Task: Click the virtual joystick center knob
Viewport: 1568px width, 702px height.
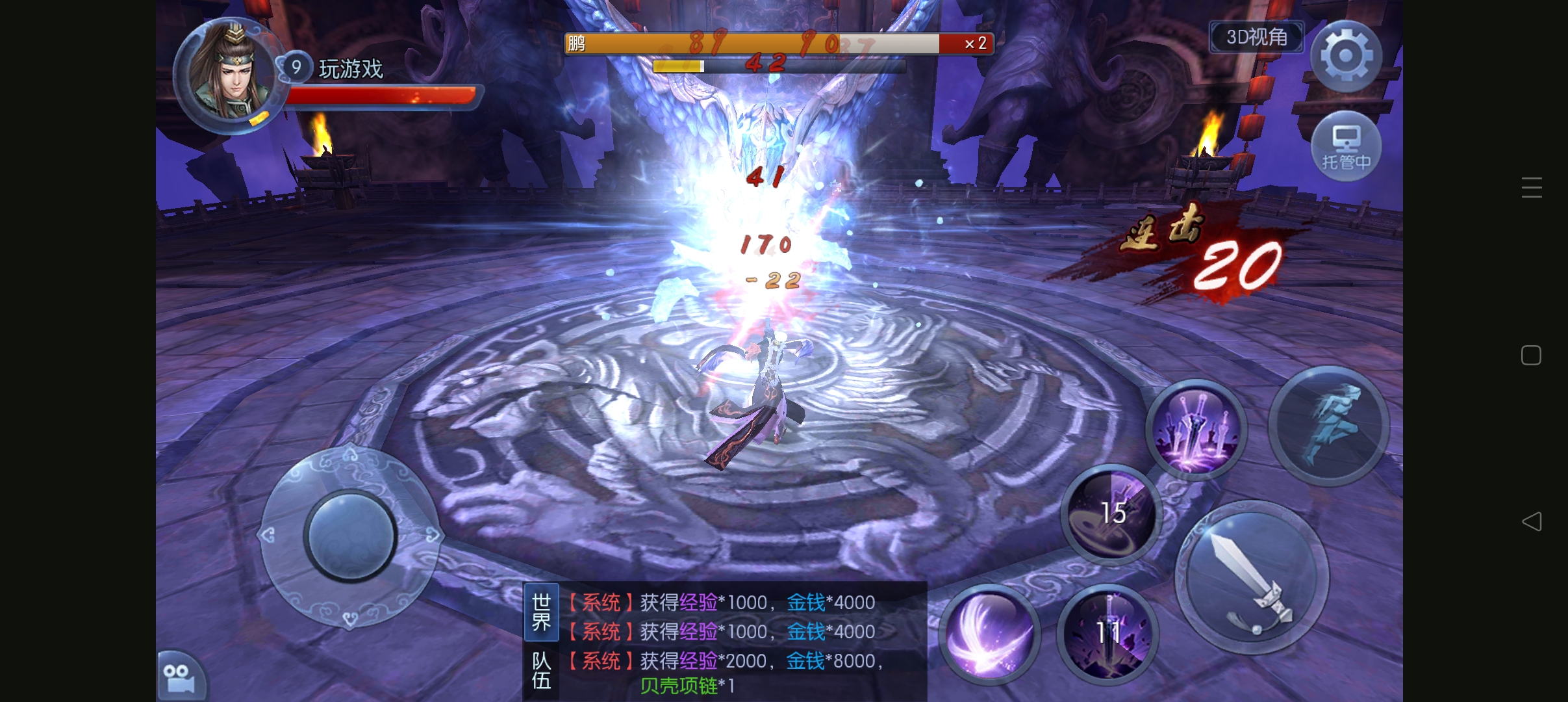Action: 350,536
